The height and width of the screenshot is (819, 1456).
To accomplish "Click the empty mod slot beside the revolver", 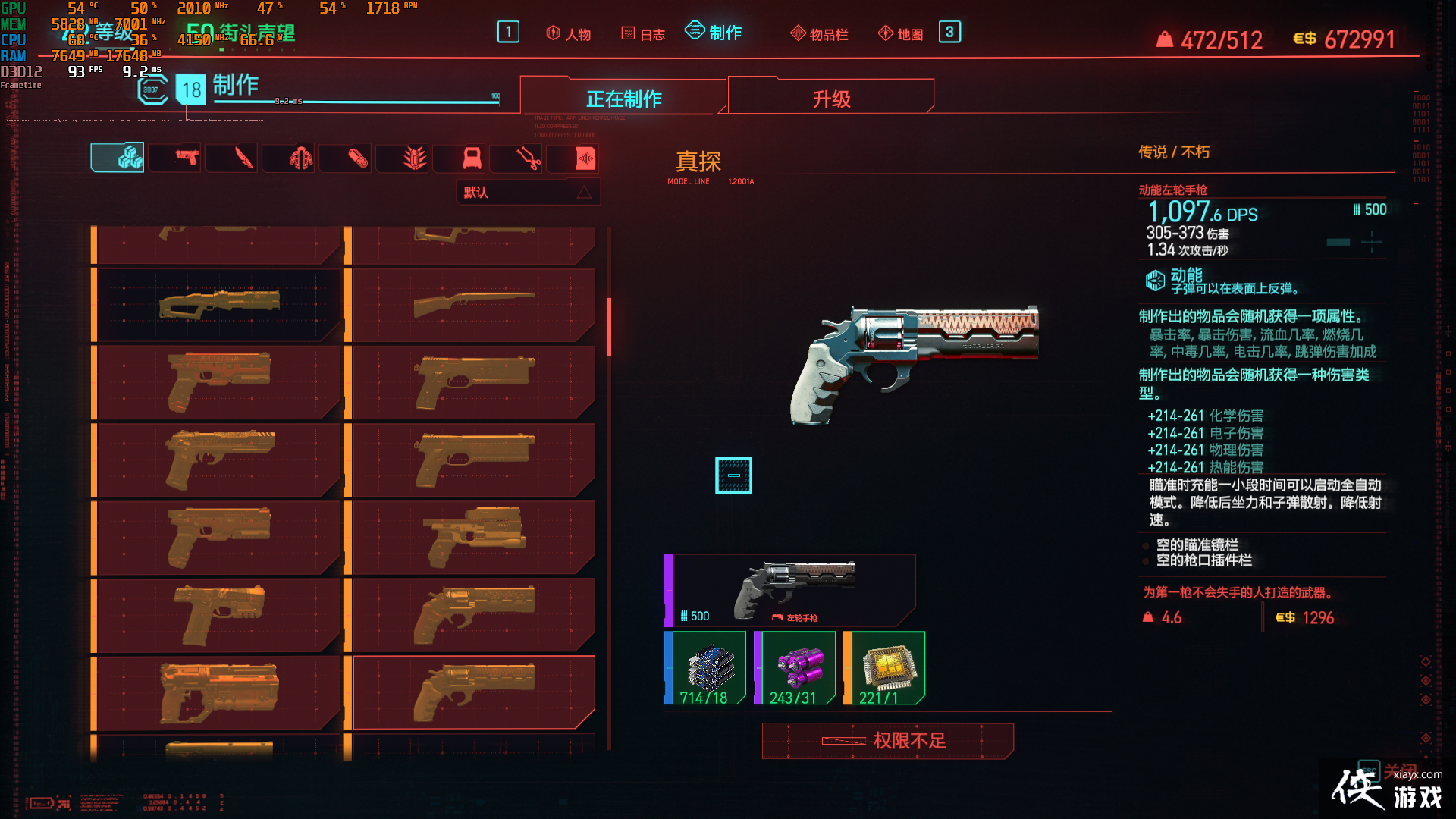I will (x=733, y=475).
